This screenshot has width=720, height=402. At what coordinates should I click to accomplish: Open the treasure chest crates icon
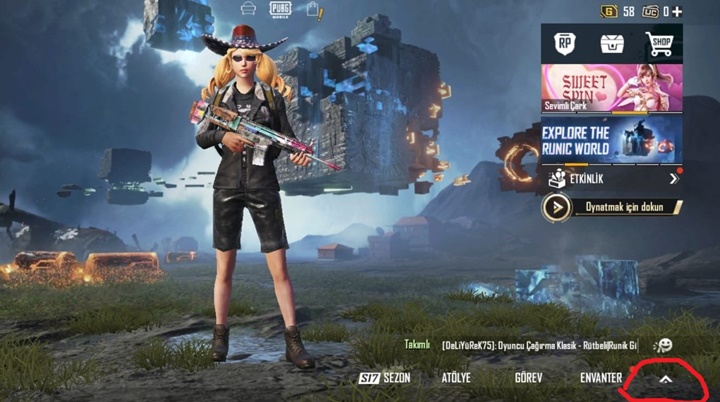pos(612,43)
